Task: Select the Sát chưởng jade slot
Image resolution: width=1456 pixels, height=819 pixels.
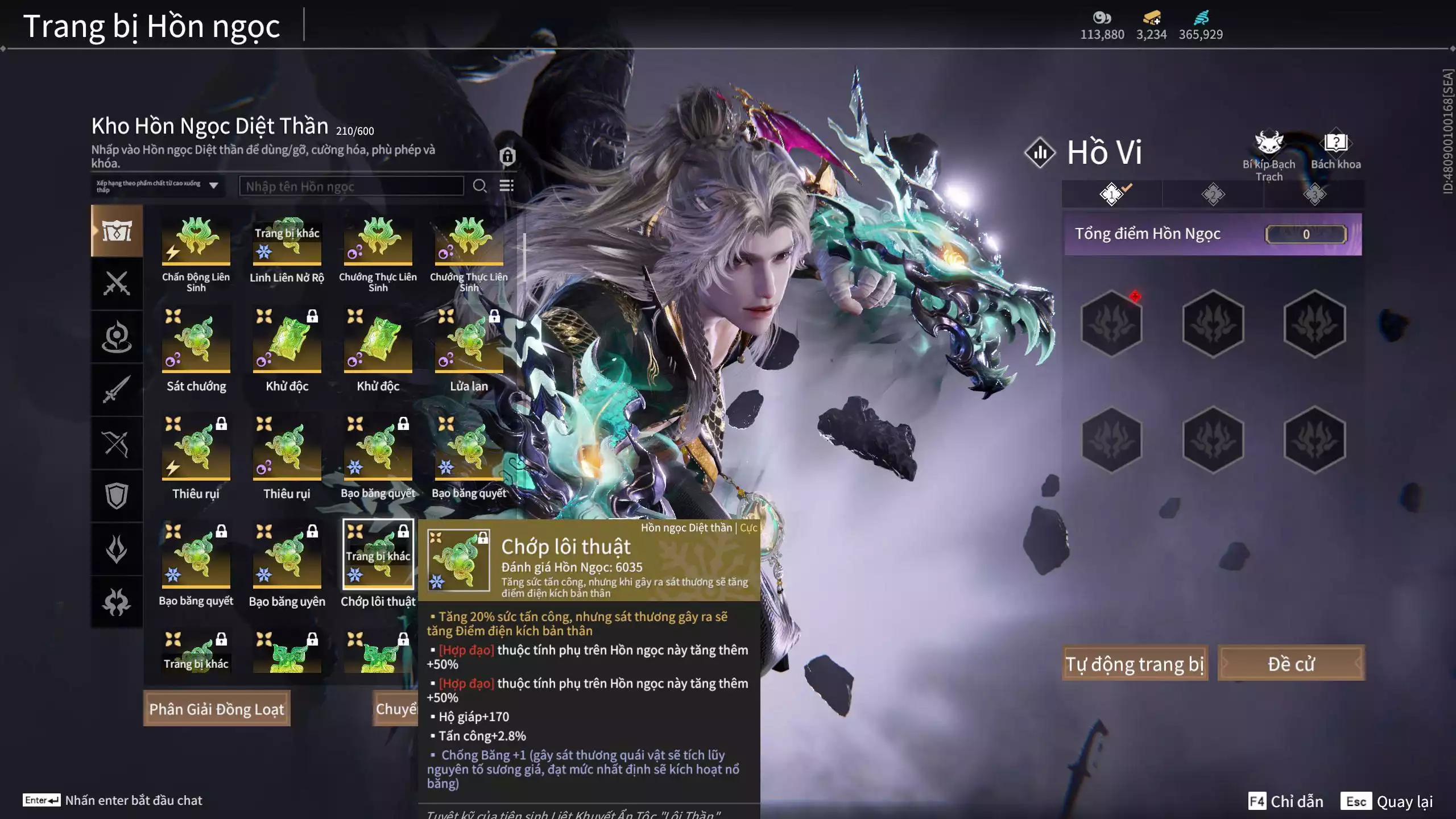Action: point(196,341)
